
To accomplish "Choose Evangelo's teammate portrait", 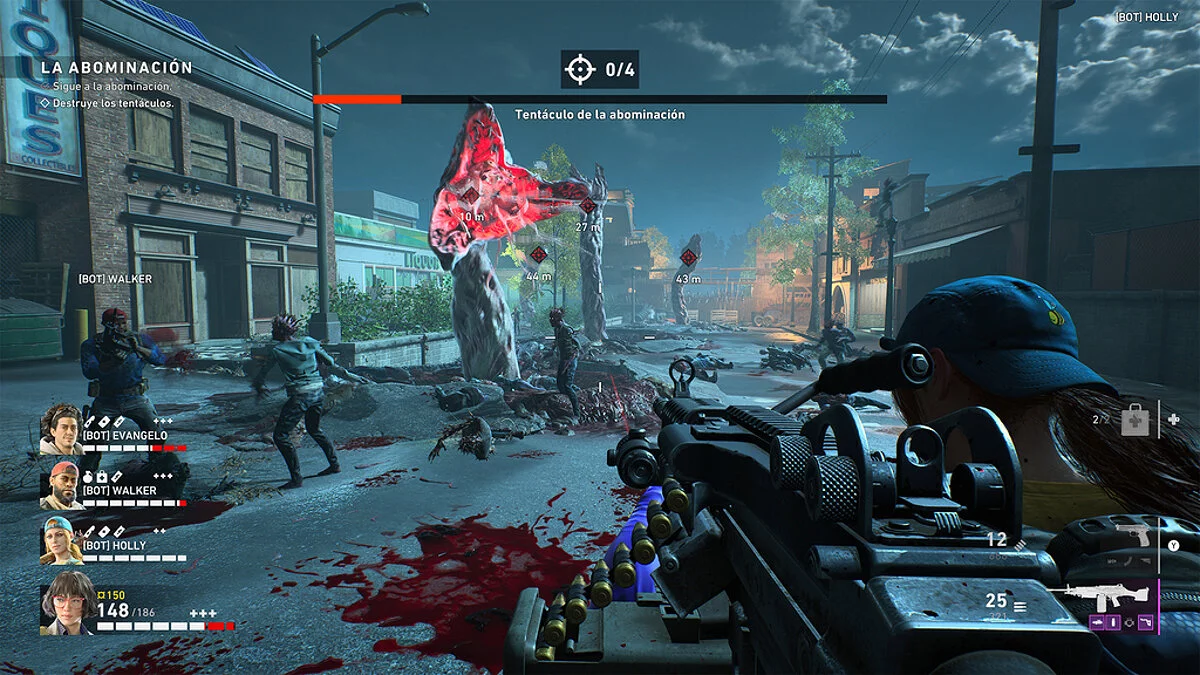I will [61, 428].
